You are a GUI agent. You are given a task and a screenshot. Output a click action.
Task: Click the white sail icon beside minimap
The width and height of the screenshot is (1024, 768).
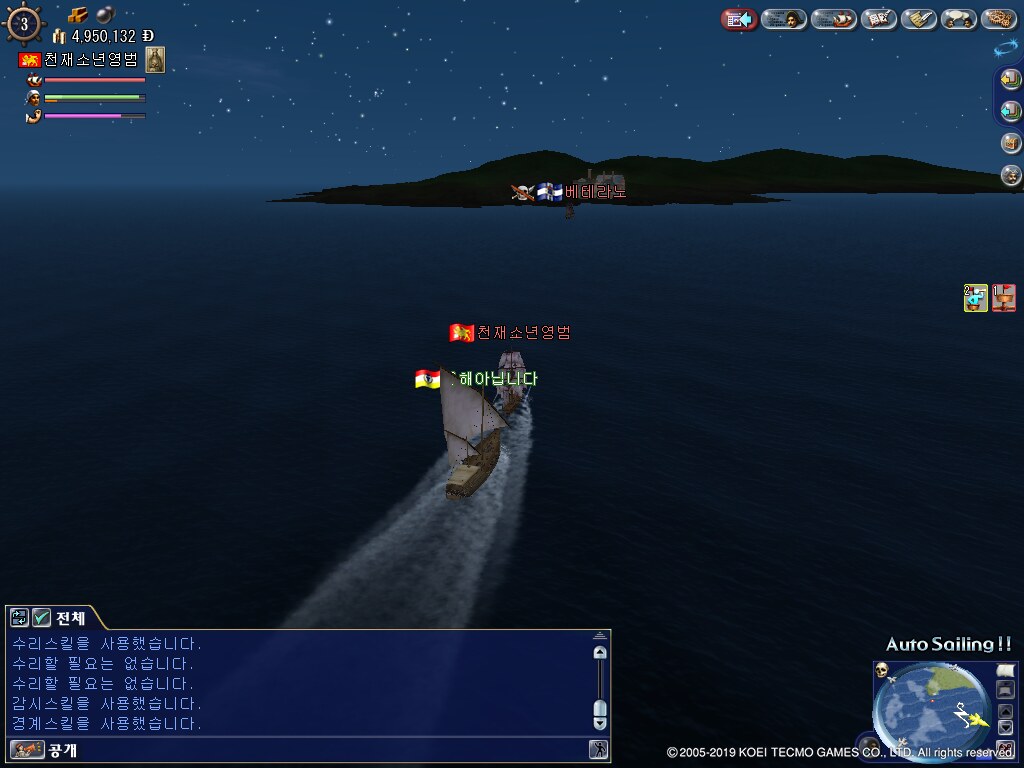tap(1006, 669)
